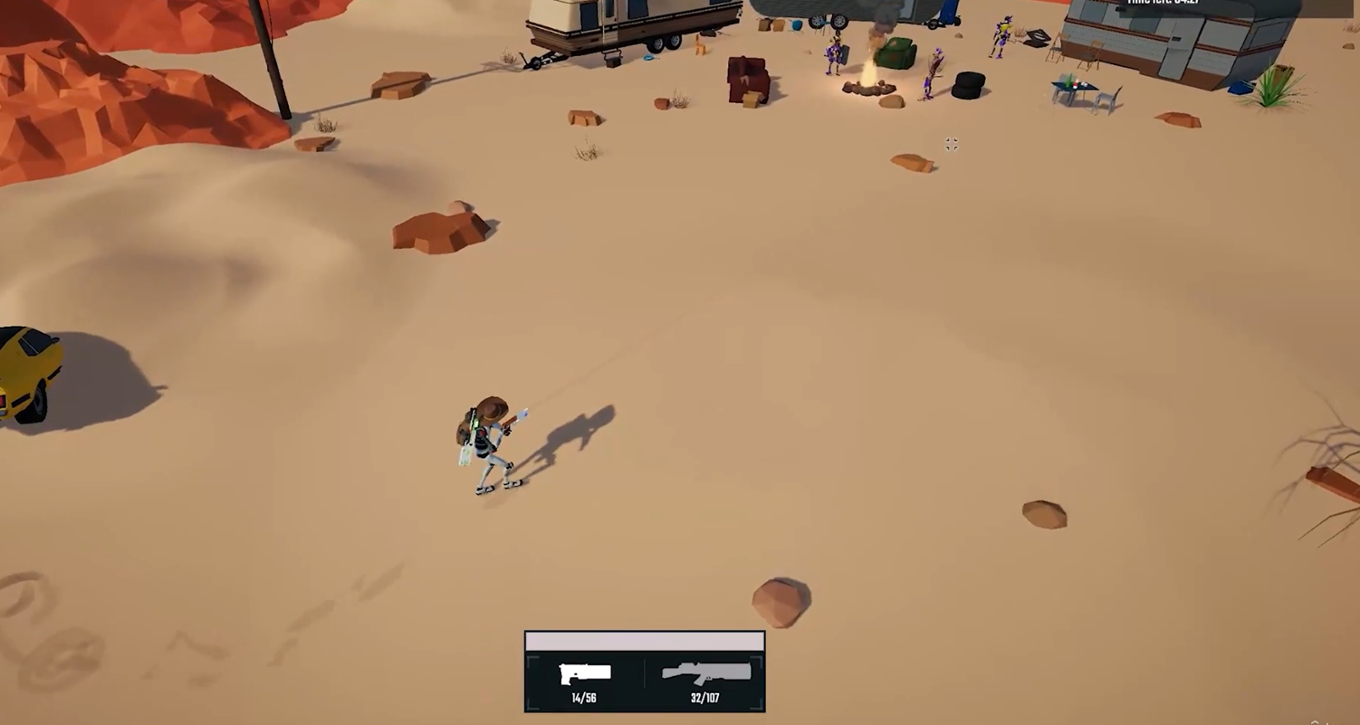Screen dimensions: 1360x725
Task: Click the health bar above the weapon hotbar
Action: tap(644, 640)
